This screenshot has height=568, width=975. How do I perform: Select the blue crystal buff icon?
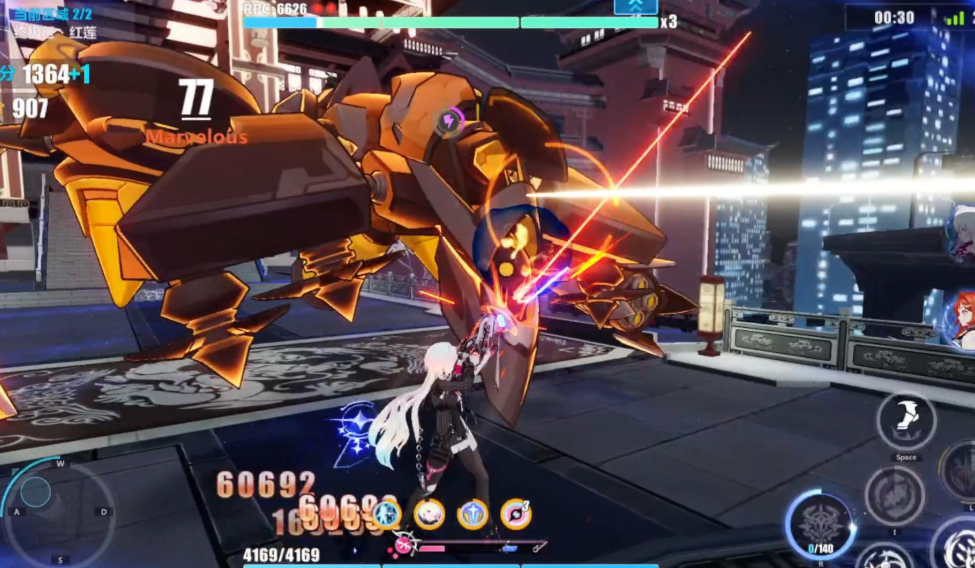(x=473, y=514)
